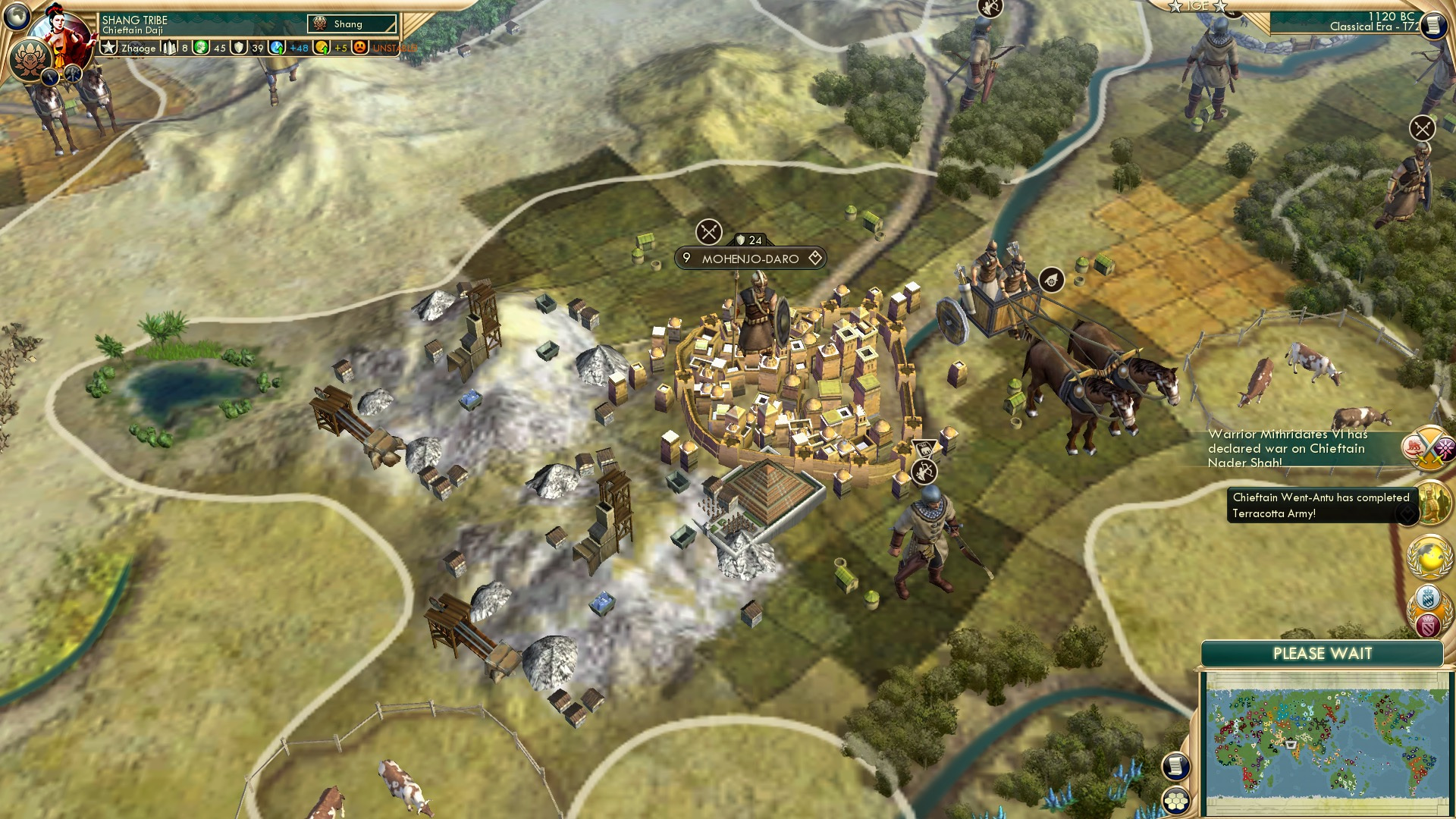Screen dimensions: 1456x819
Task: Select the strategic view globe icon top-left
Action: 17,17
